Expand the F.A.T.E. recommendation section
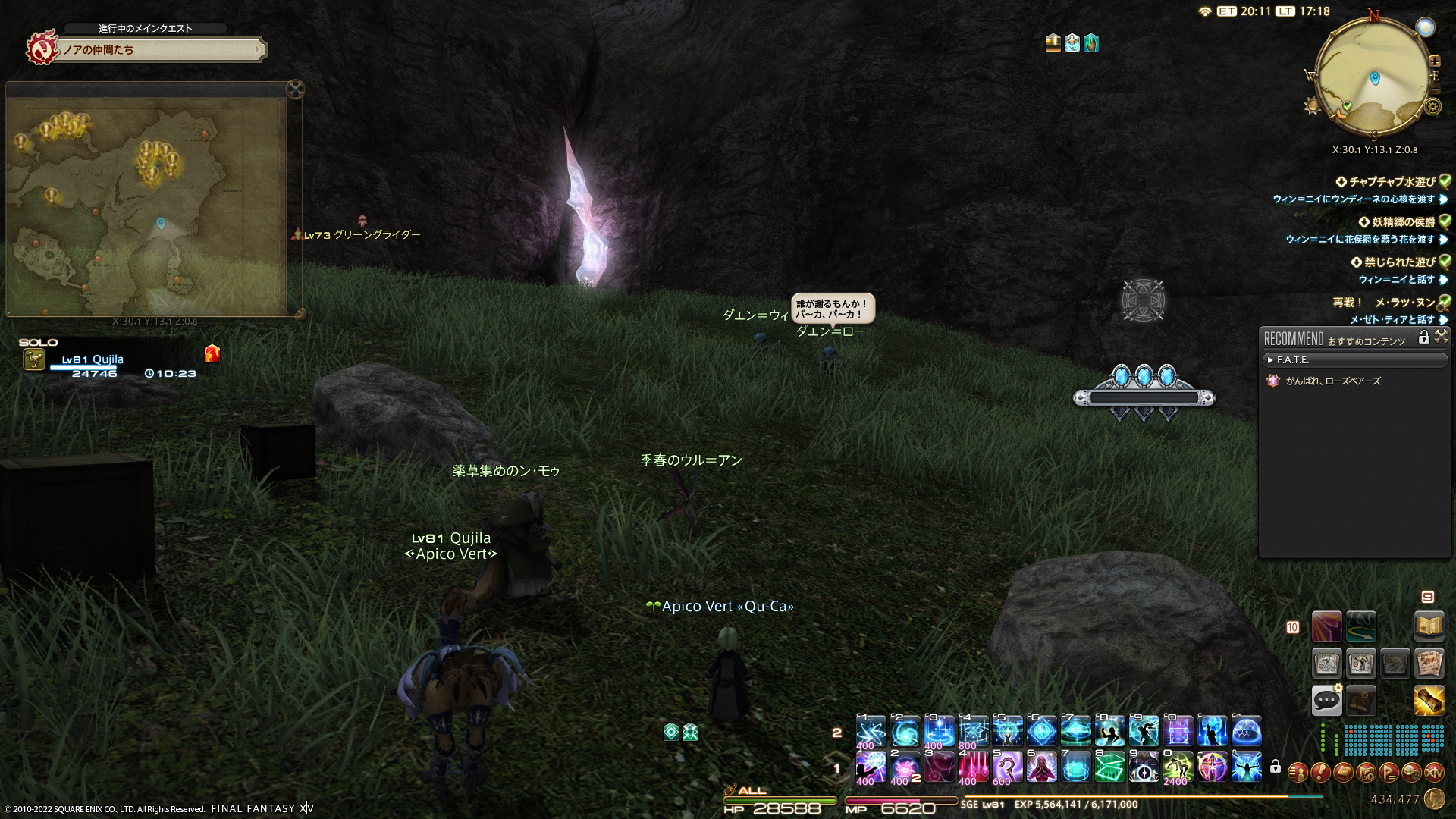This screenshot has height=819, width=1456. [1271, 360]
